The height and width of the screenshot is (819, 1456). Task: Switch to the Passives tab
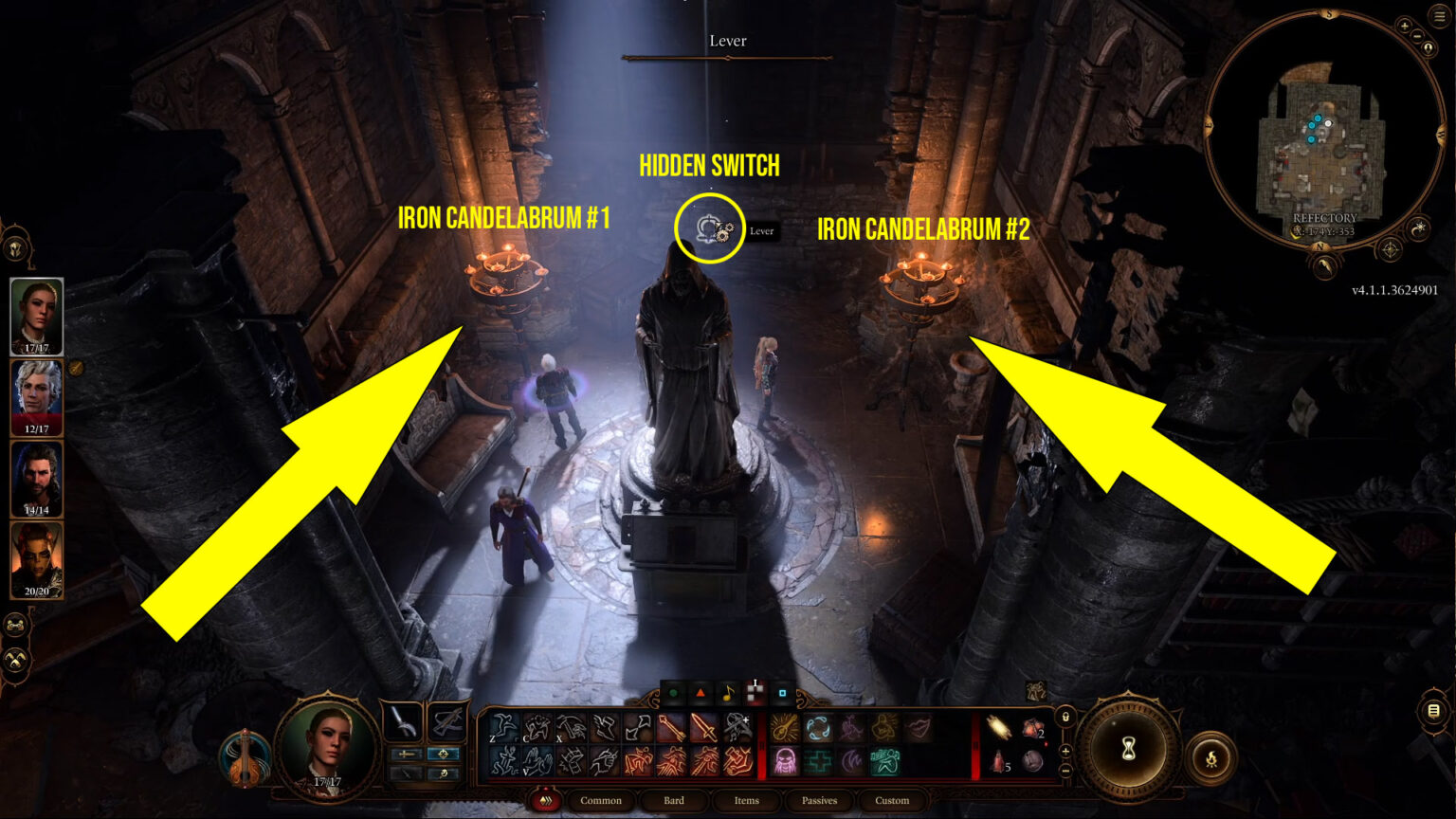point(818,800)
